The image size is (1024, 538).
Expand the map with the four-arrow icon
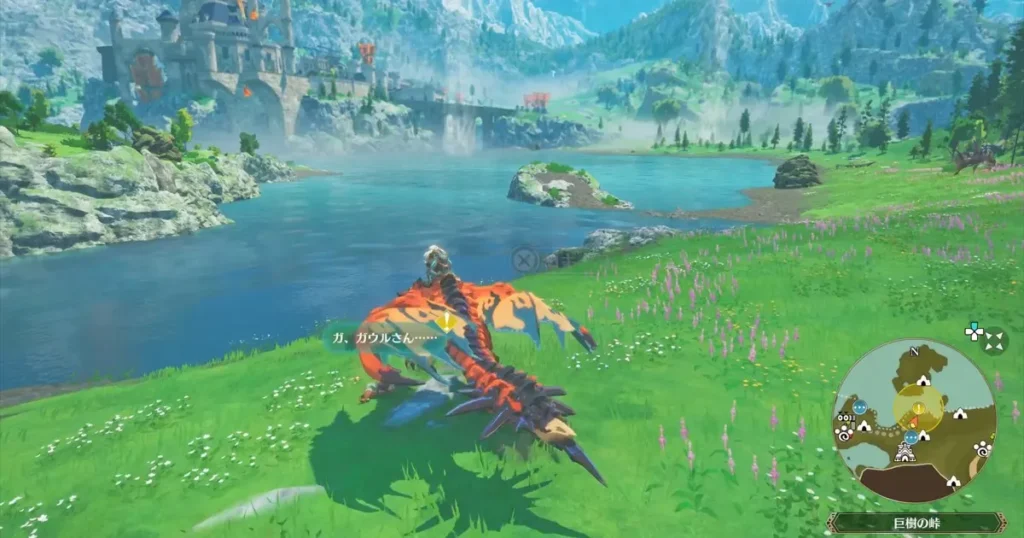click(x=992, y=340)
